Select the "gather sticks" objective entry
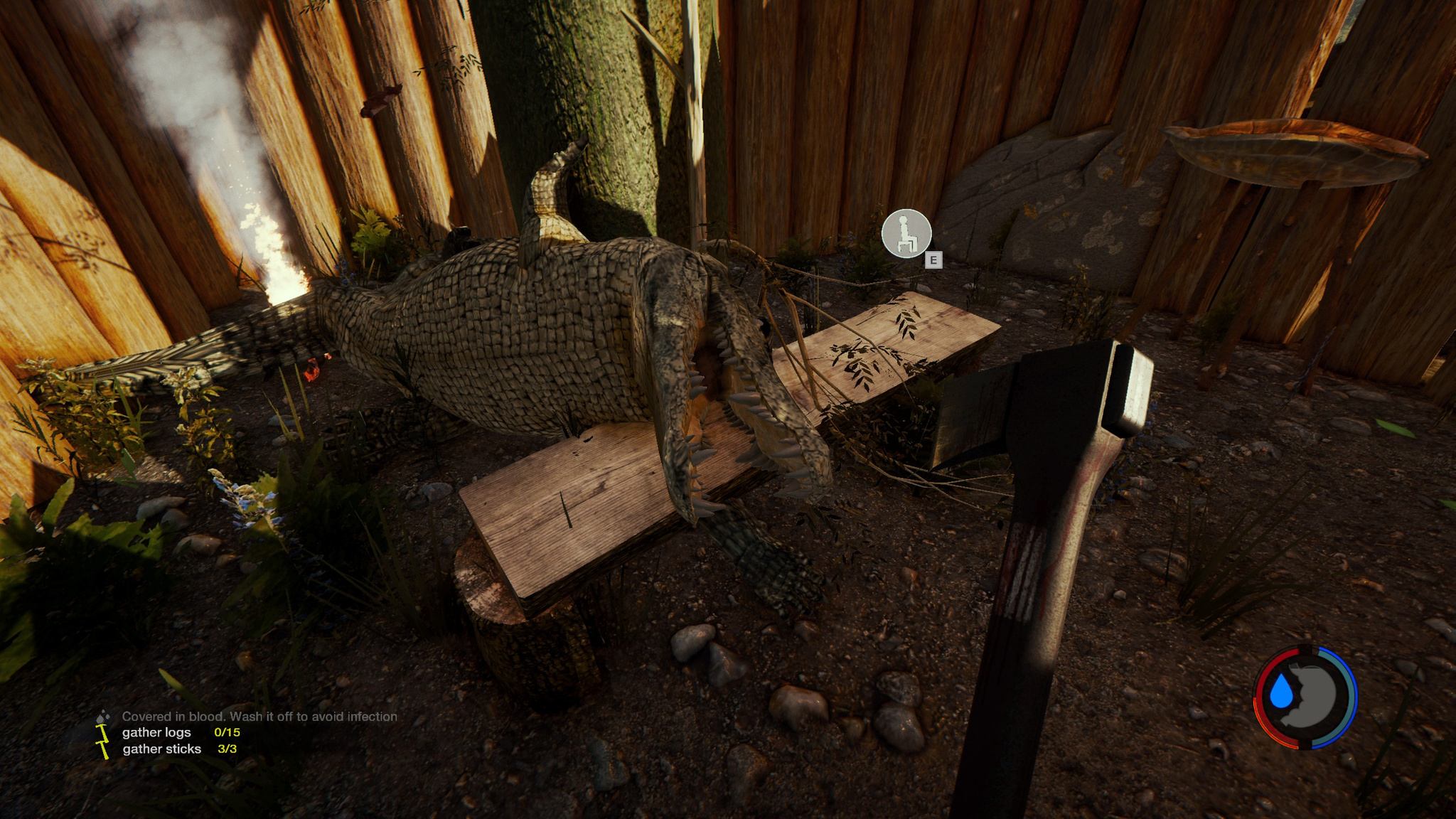The width and height of the screenshot is (1456, 819). (x=161, y=749)
